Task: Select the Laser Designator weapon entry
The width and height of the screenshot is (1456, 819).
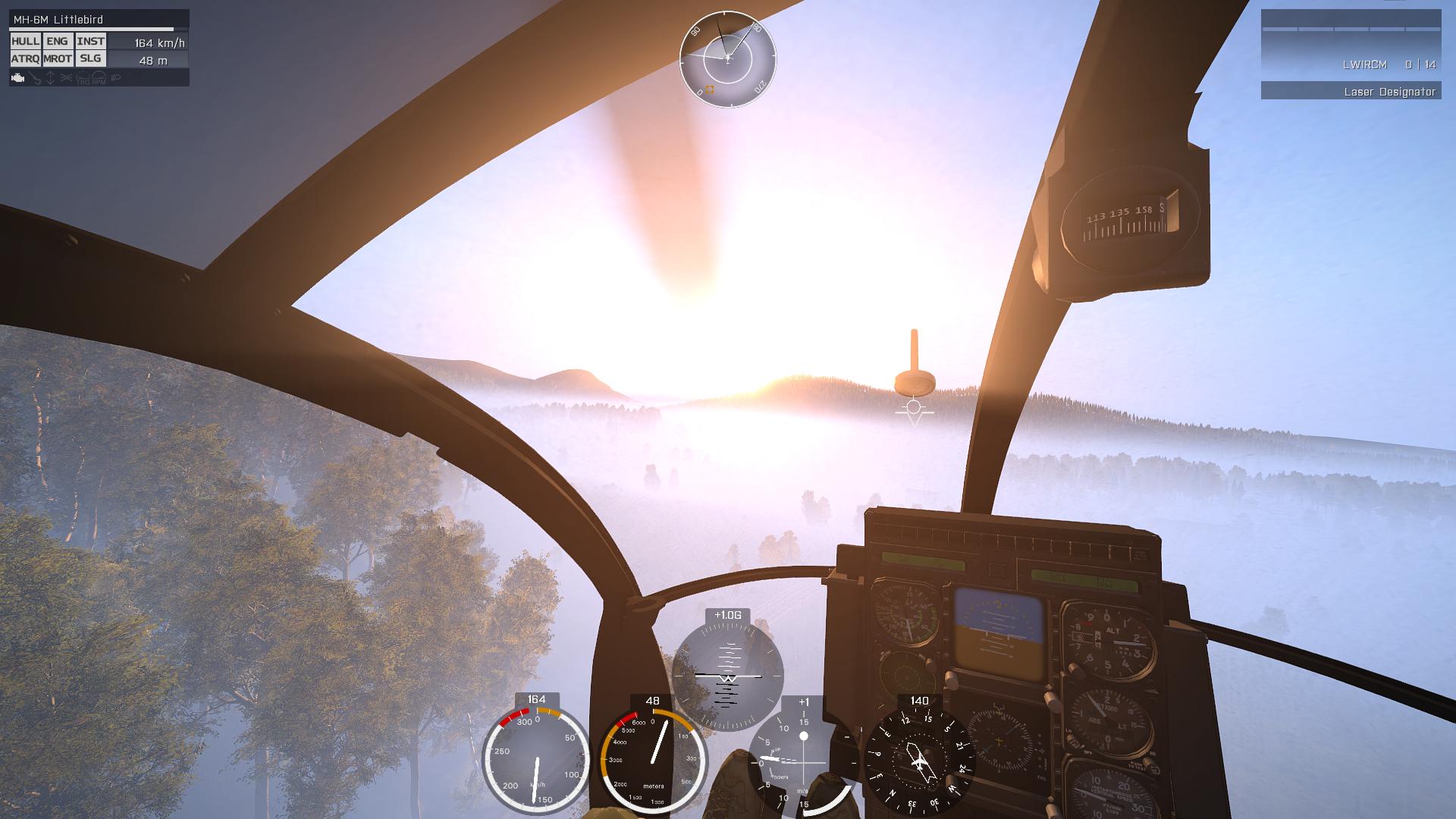Action: click(1351, 92)
